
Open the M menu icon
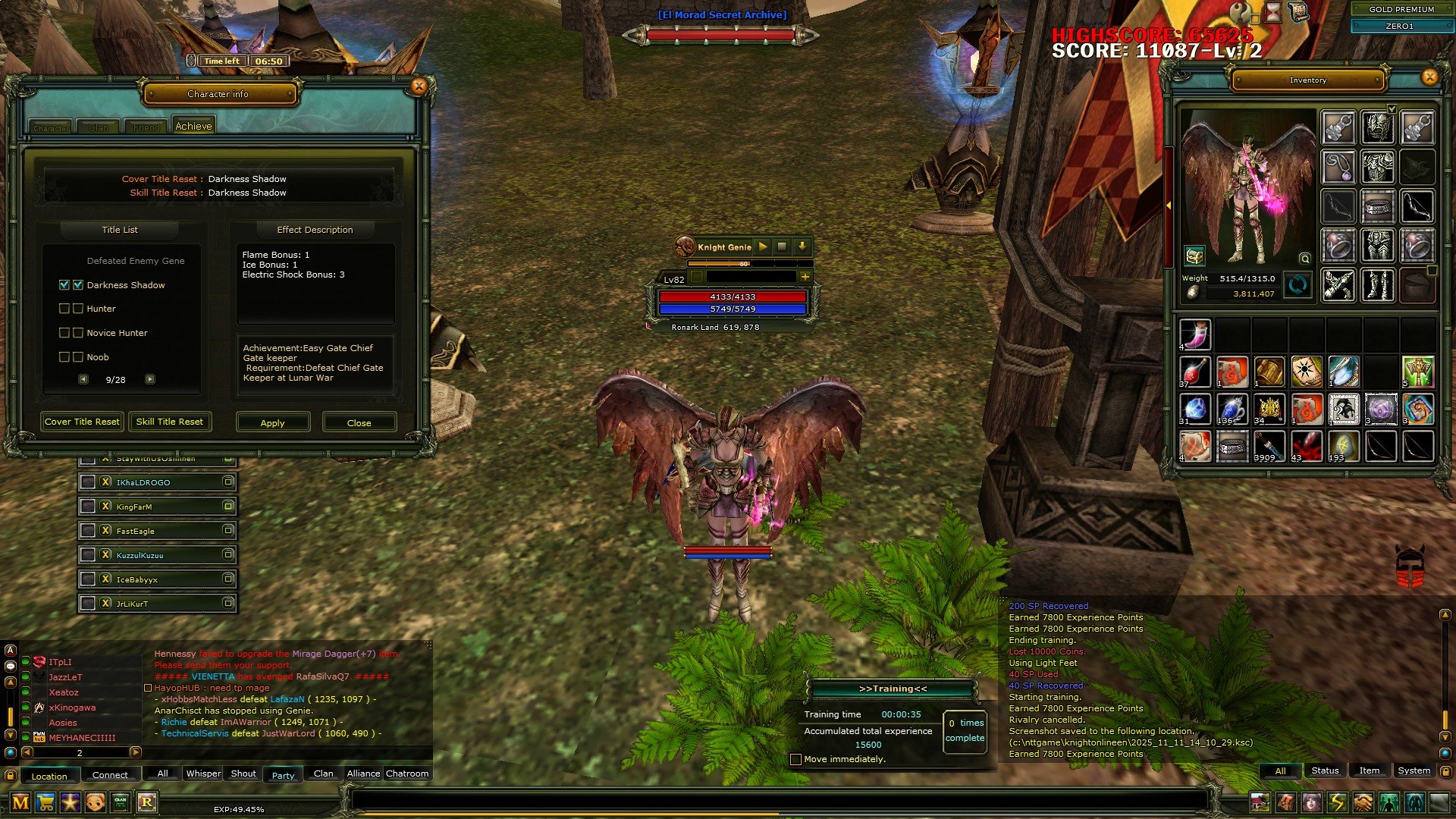[20, 802]
